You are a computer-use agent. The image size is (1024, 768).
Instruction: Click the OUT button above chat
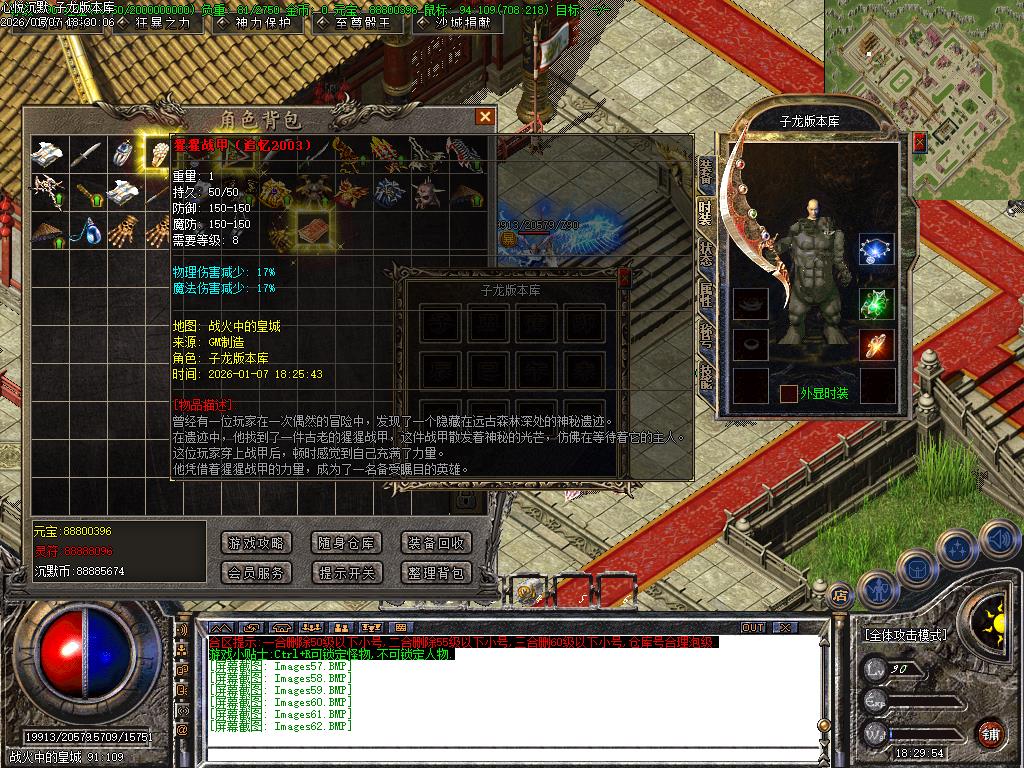click(x=752, y=627)
